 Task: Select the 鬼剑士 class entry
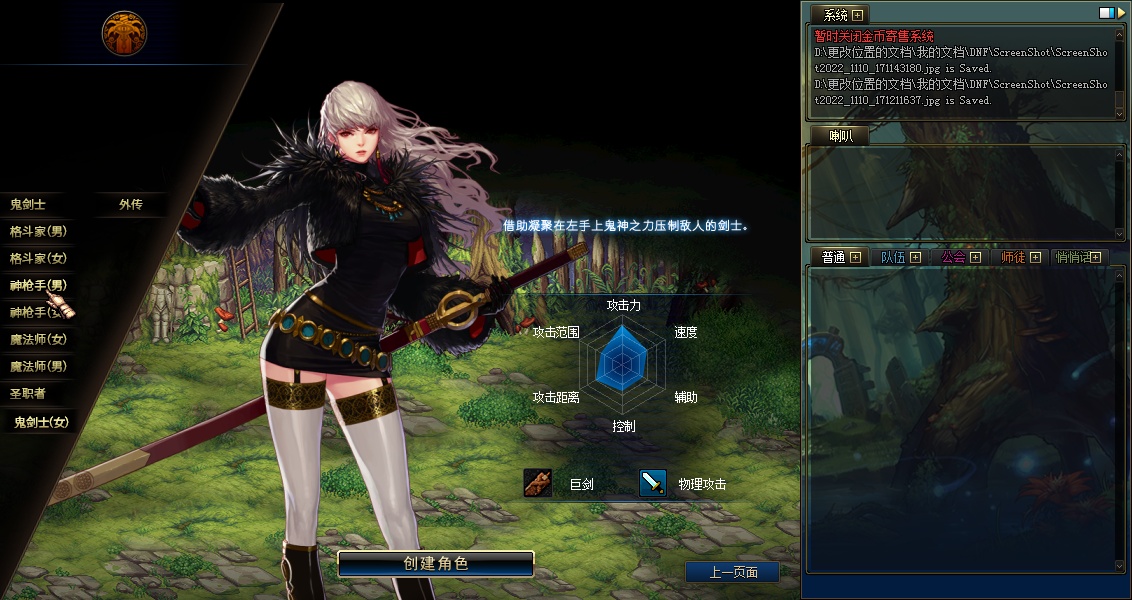(x=28, y=204)
